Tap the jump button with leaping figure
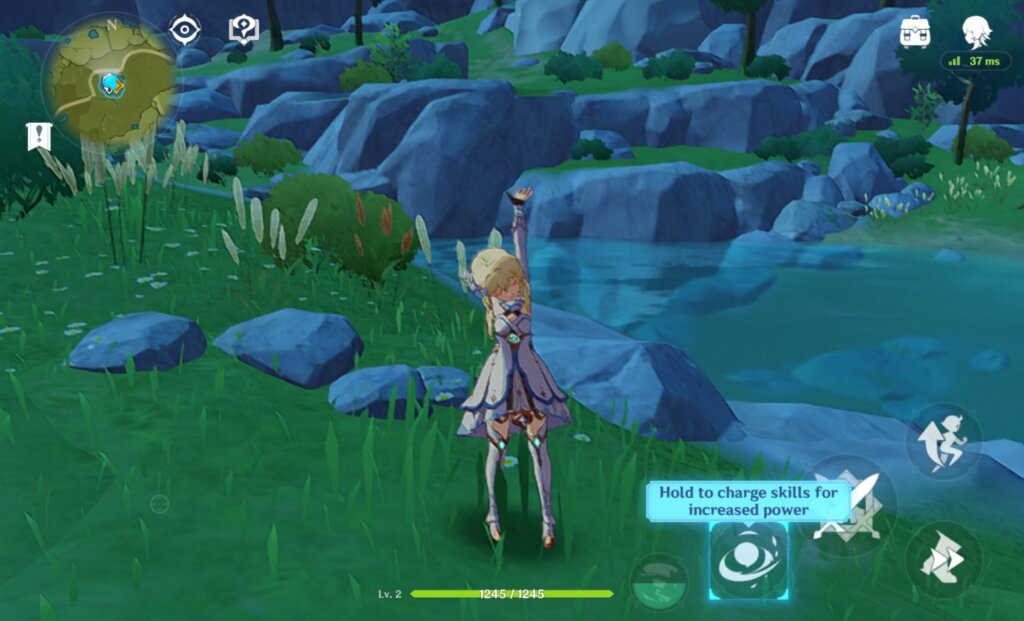This screenshot has width=1024, height=621. click(943, 441)
